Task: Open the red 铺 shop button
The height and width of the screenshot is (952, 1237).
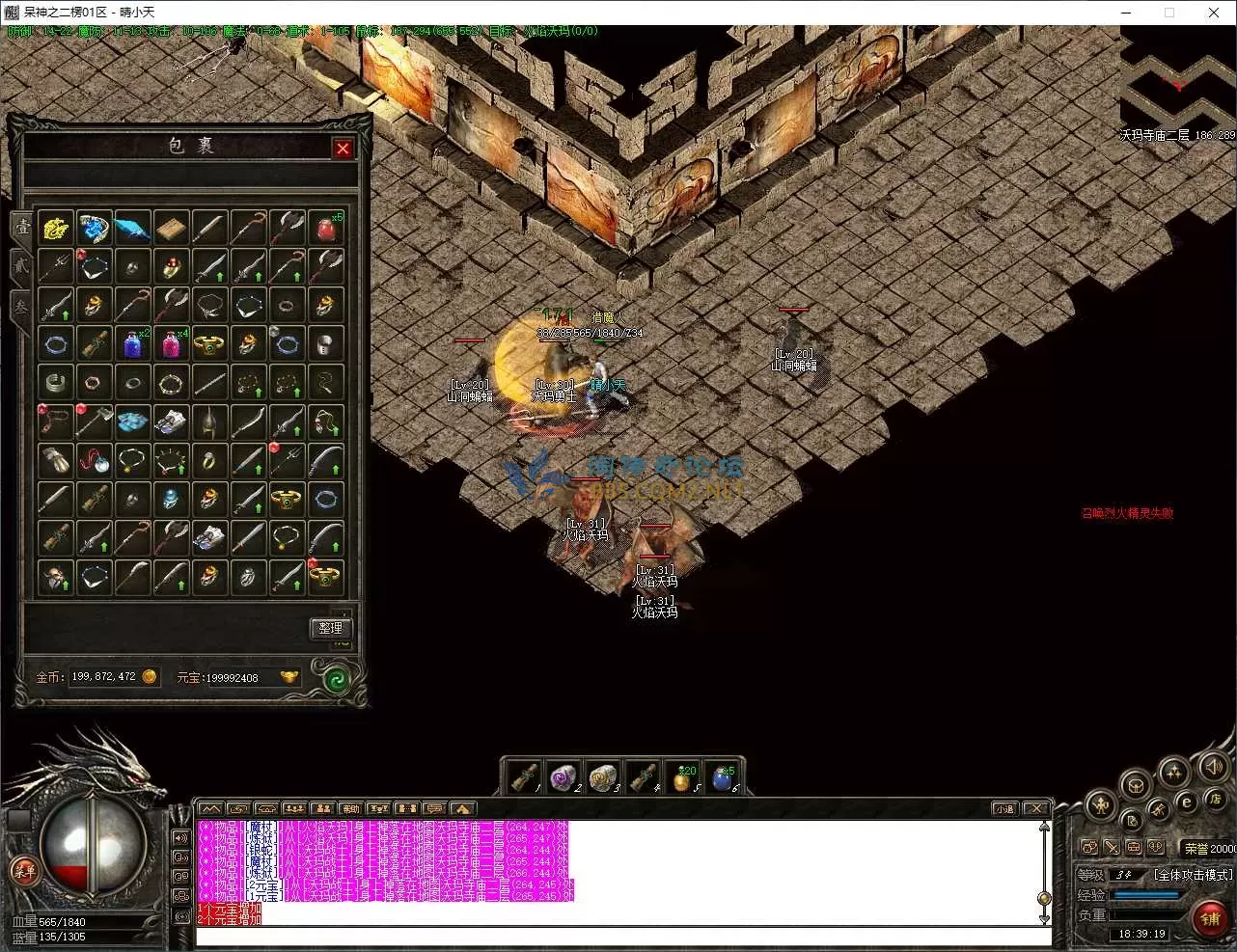Action: [1210, 917]
